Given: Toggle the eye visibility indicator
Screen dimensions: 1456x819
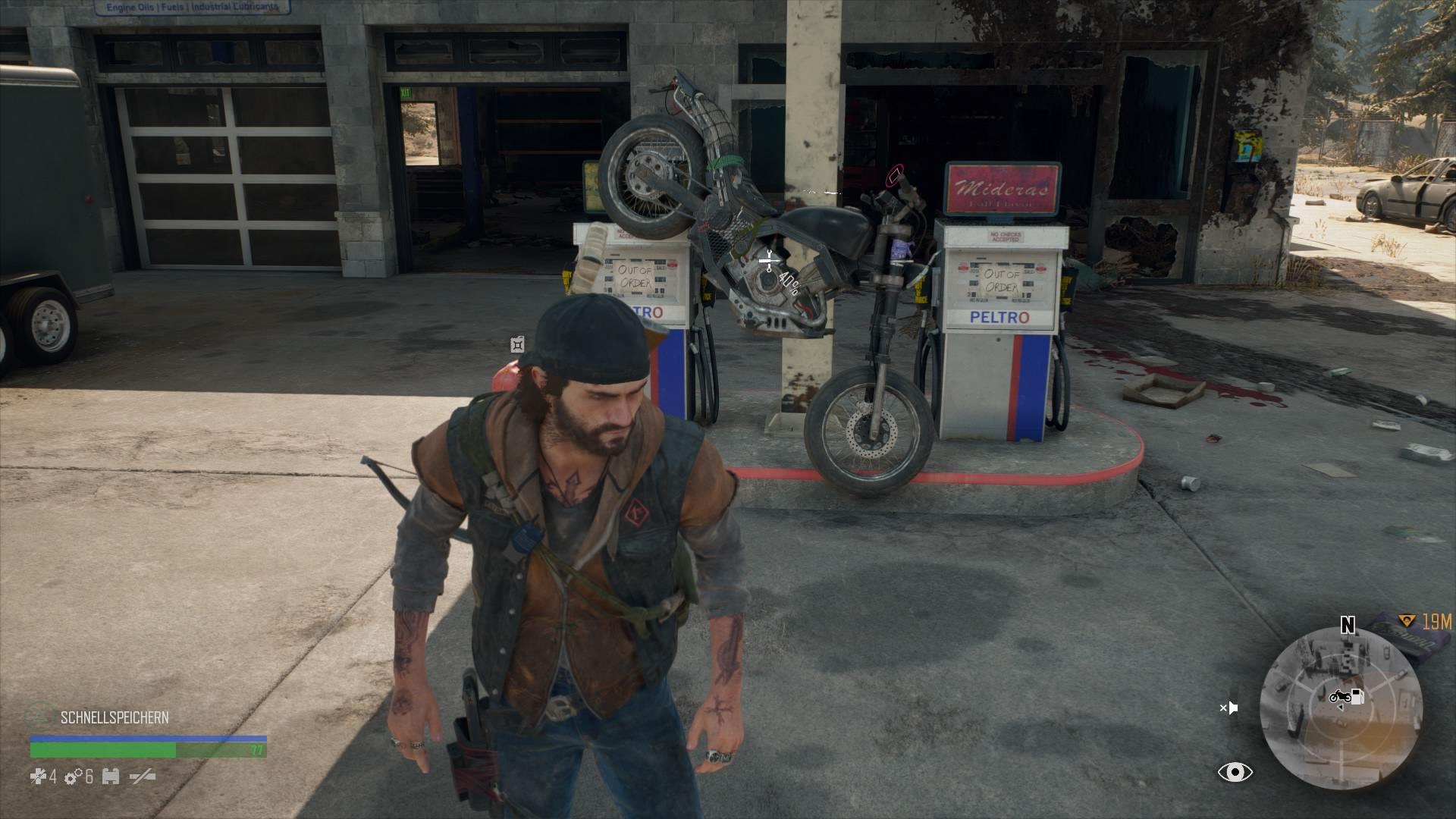Looking at the screenshot, I should coord(1235,772).
